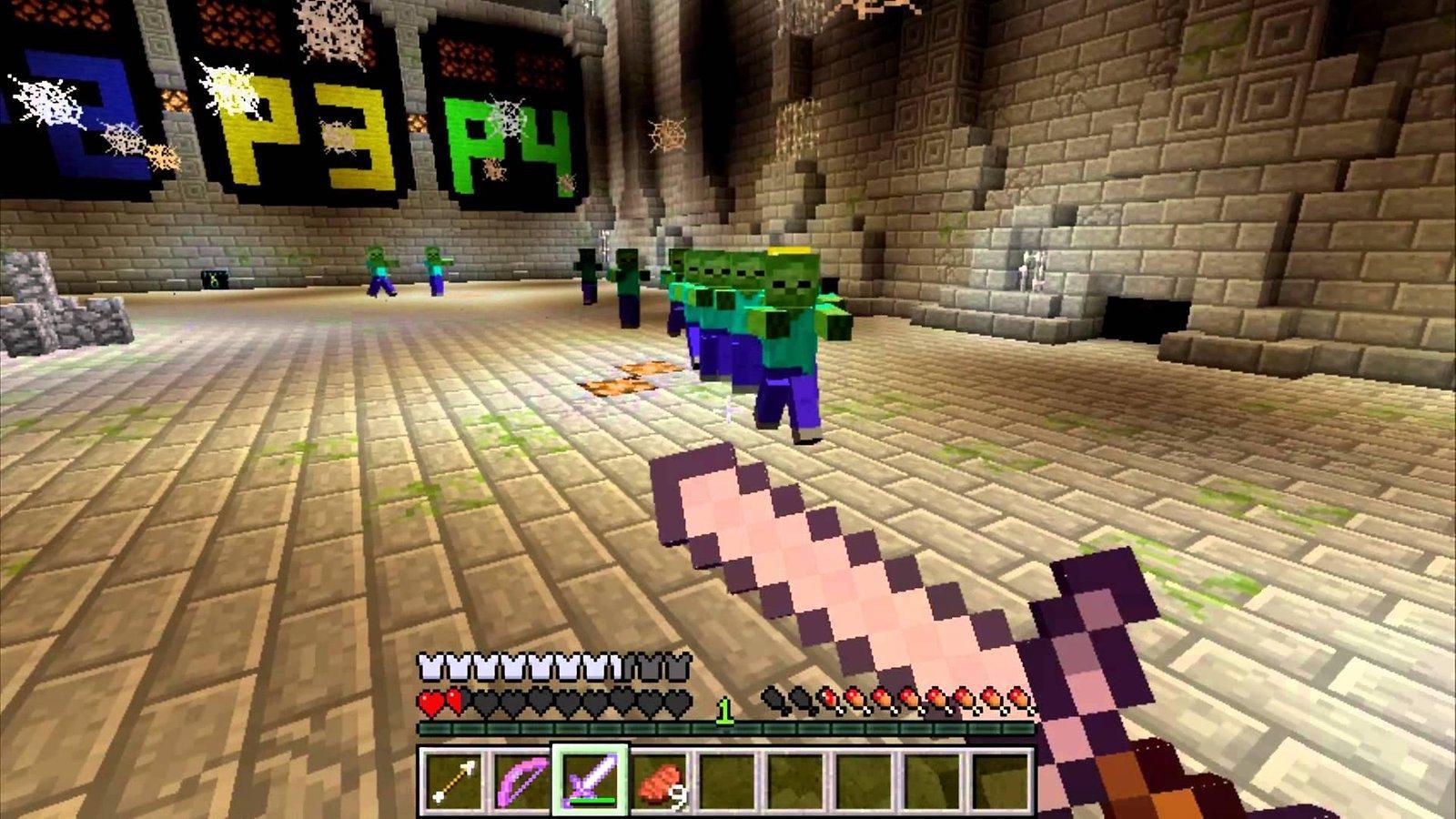
Task: Select the enchanted purple bow
Action: coord(523,781)
